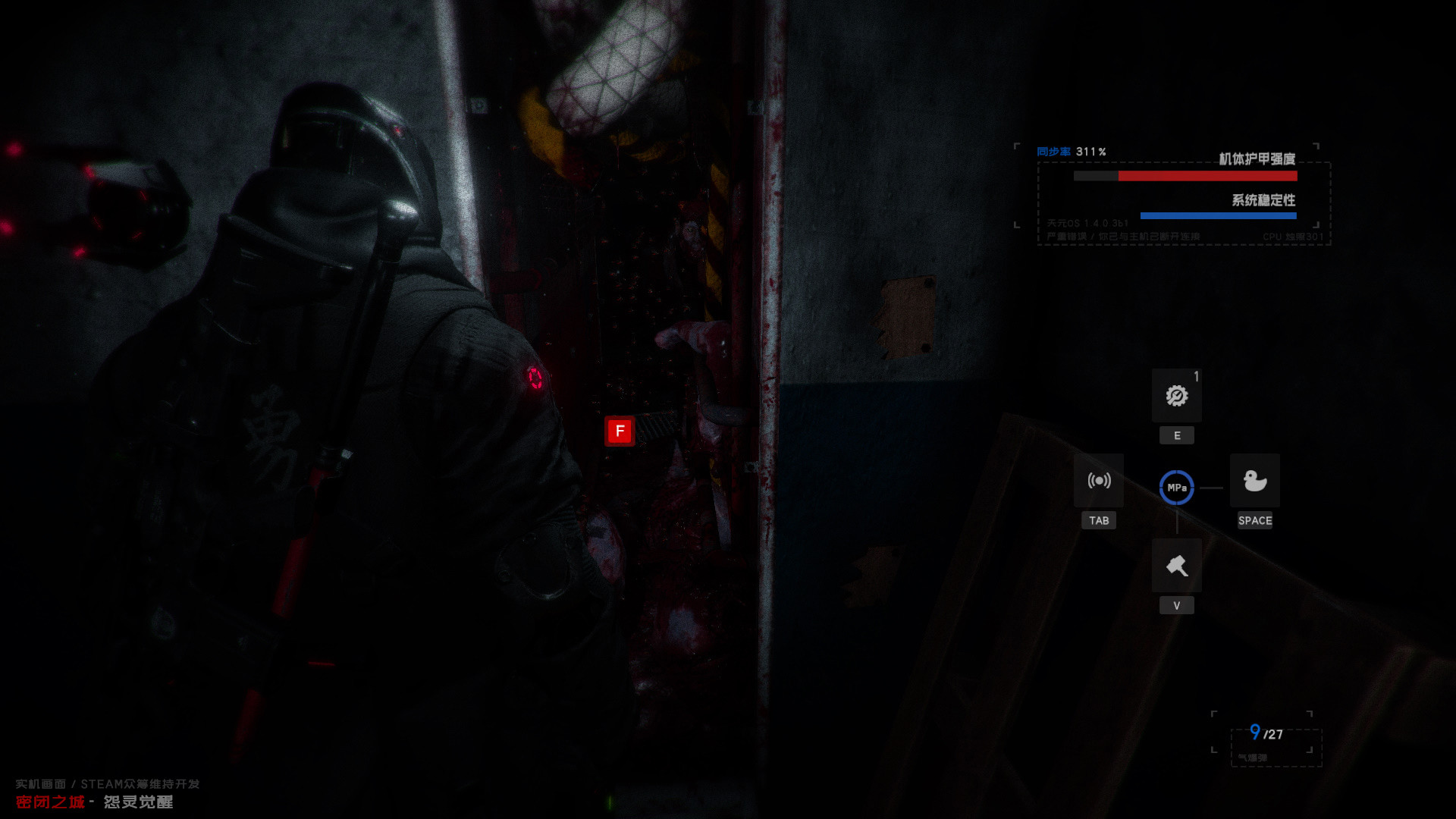Image resolution: width=1456 pixels, height=819 pixels.
Task: Click the rubber duck icon above SPACE
Action: [x=1254, y=481]
